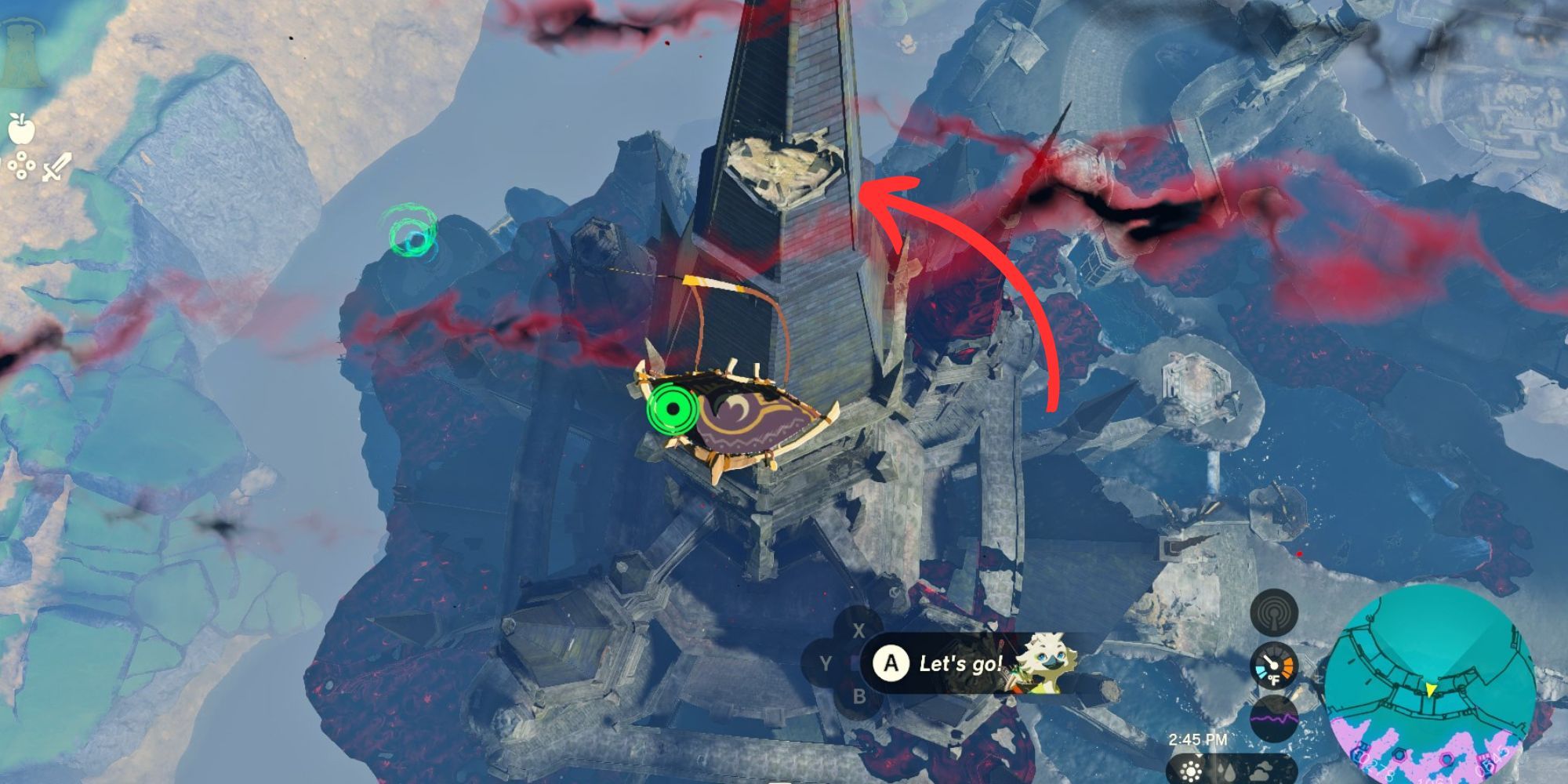Viewport: 1568px width, 784px height.
Task: Click the raindrops weather forecast icon
Action: click(1225, 772)
